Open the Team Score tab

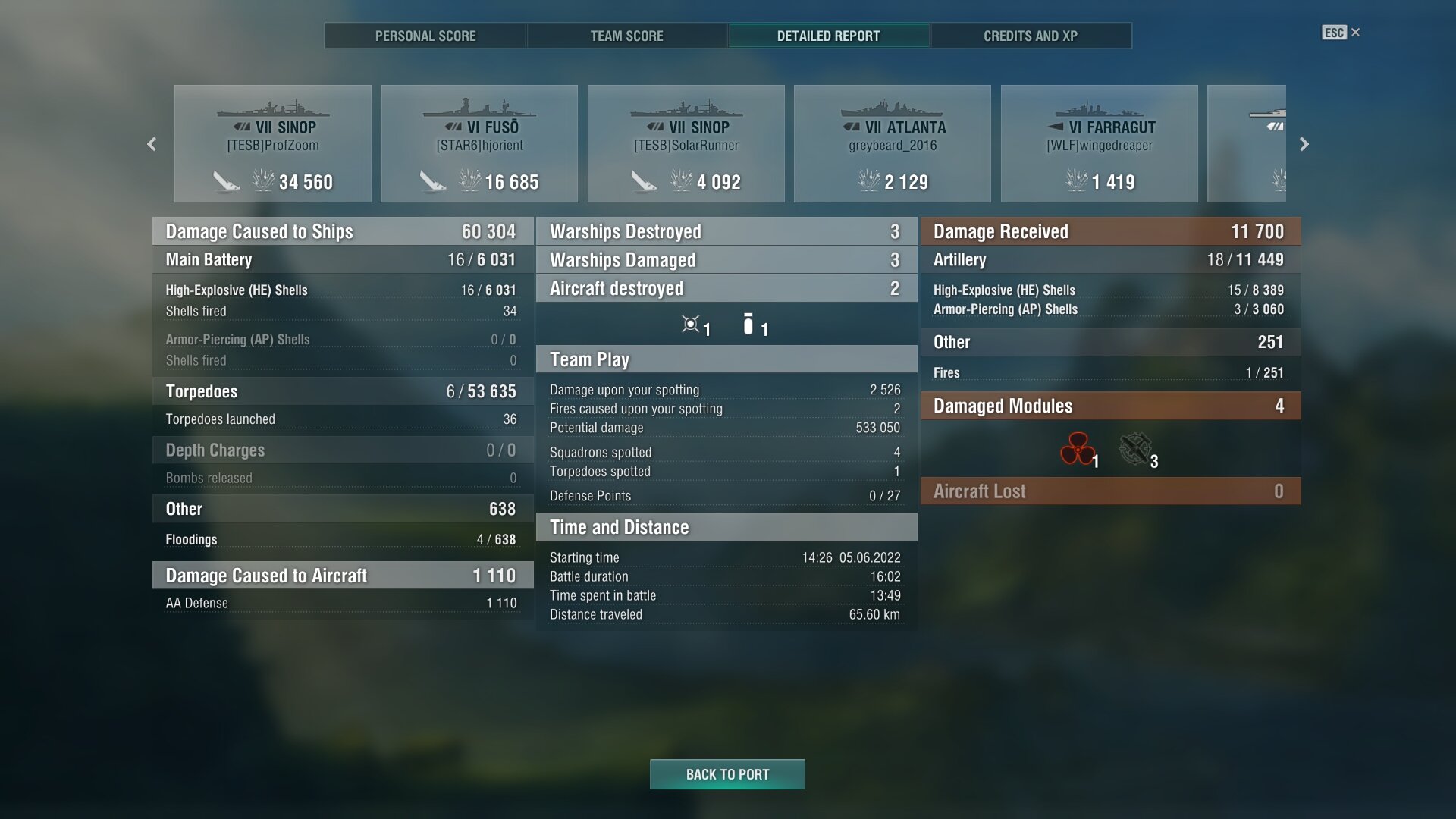coord(626,36)
